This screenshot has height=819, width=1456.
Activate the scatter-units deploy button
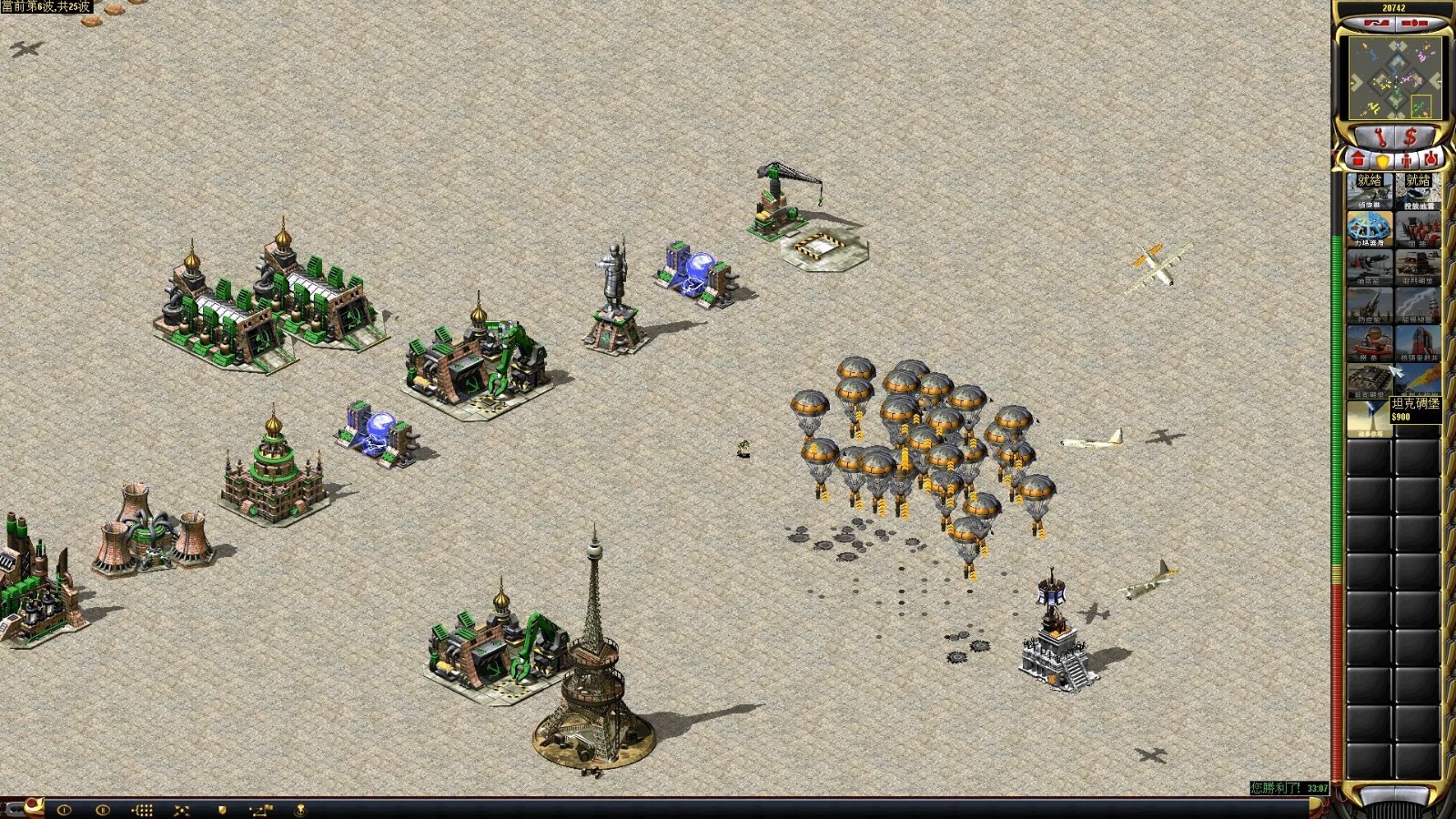pyautogui.click(x=181, y=809)
